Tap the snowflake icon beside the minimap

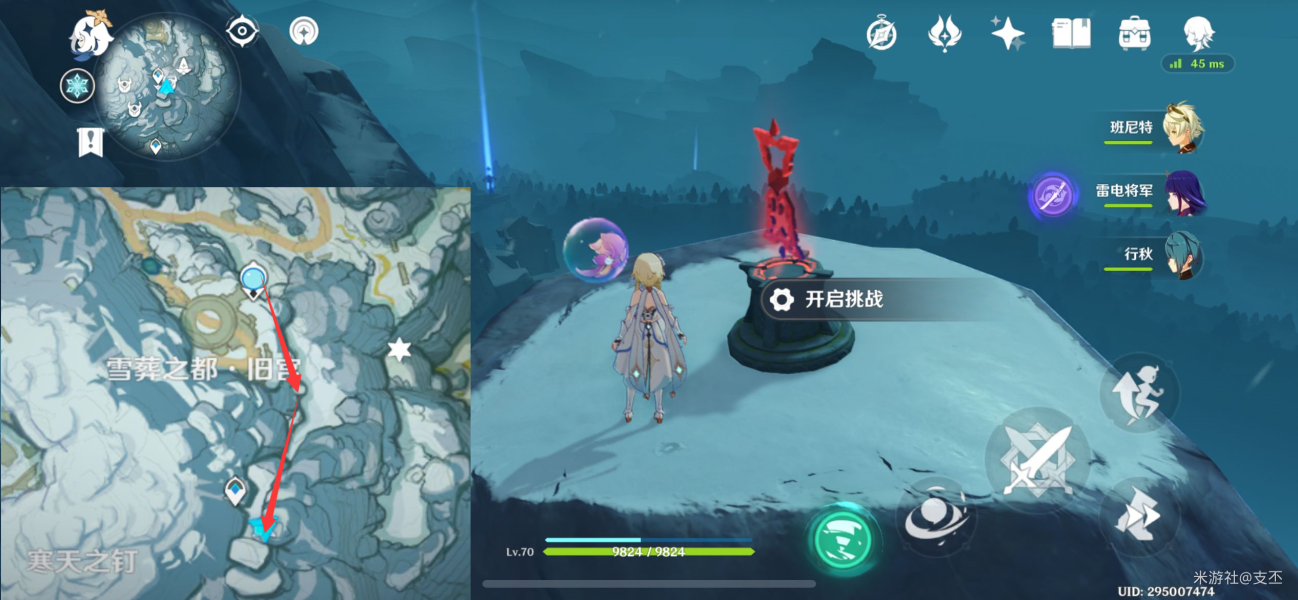click(77, 86)
